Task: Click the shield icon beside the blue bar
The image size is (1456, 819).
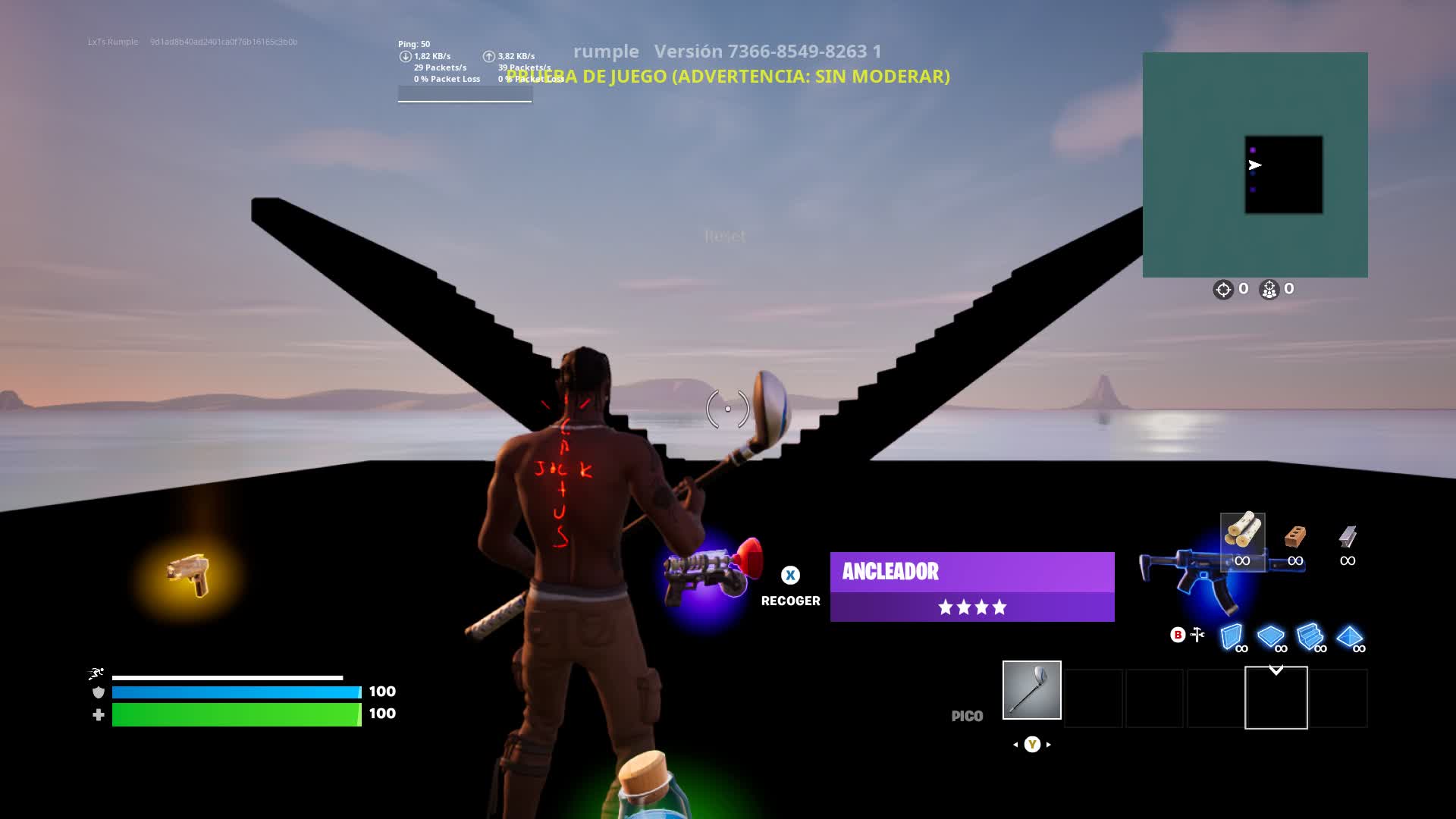Action: (98, 692)
